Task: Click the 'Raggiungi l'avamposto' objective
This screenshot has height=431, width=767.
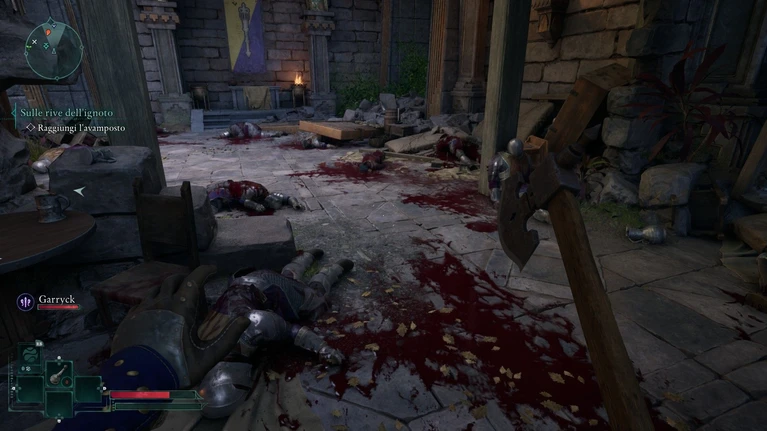Action: coord(77,128)
